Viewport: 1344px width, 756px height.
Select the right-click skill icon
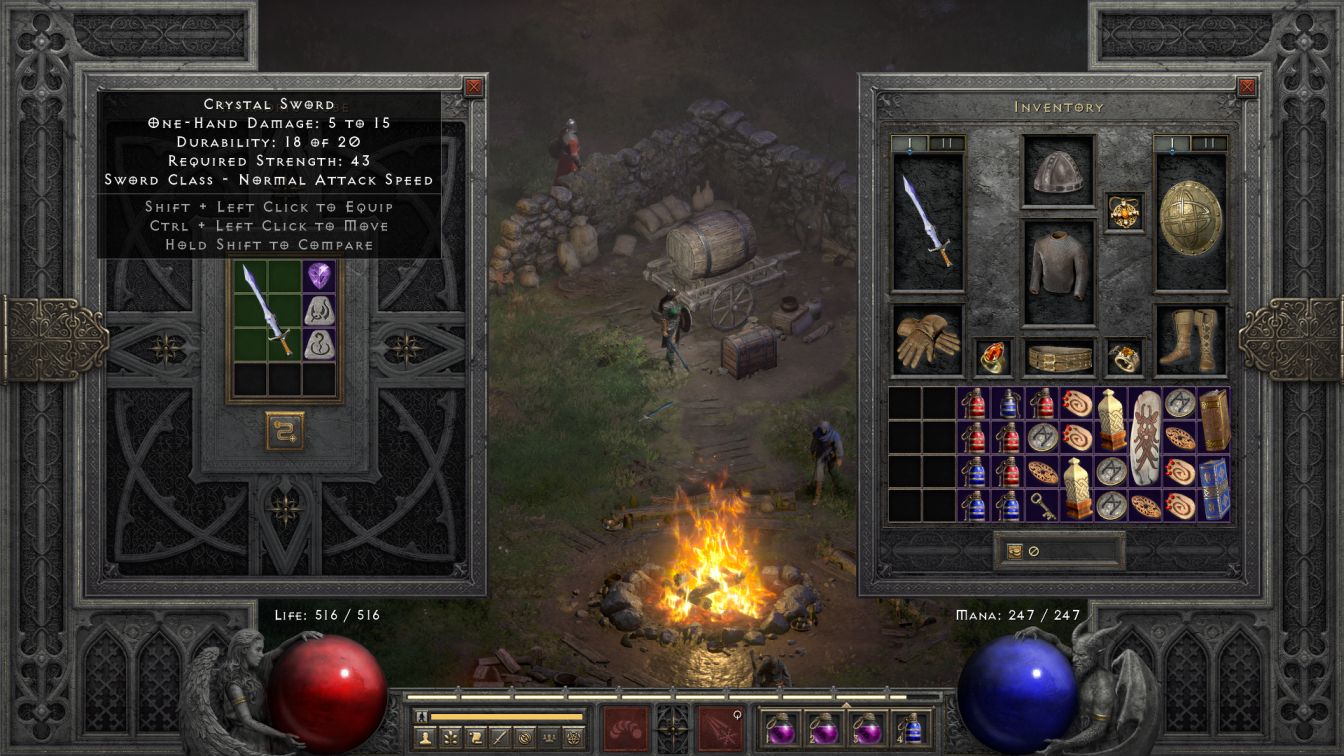tap(720, 727)
